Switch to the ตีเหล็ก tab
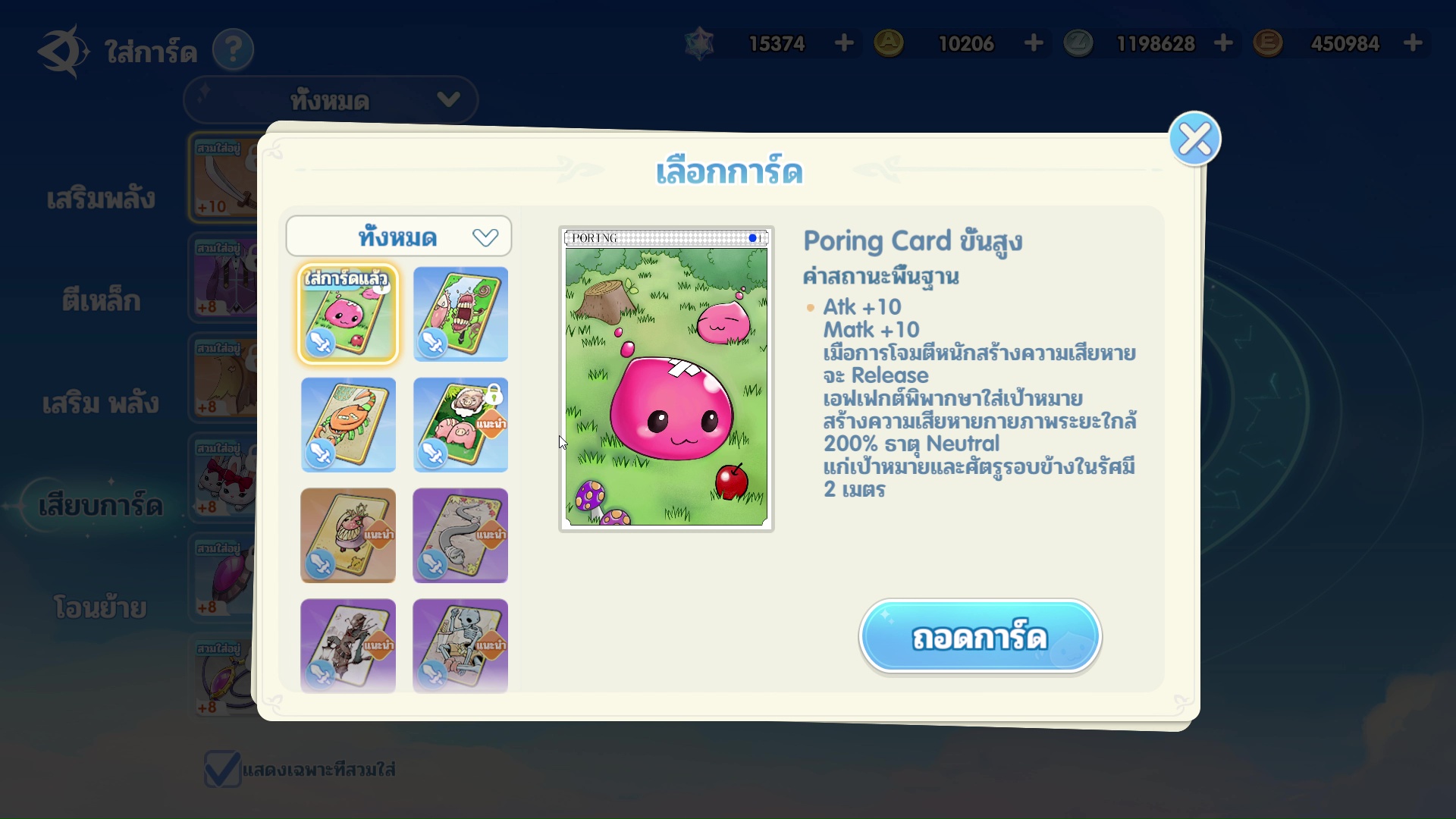The image size is (1456, 819). pos(101,301)
